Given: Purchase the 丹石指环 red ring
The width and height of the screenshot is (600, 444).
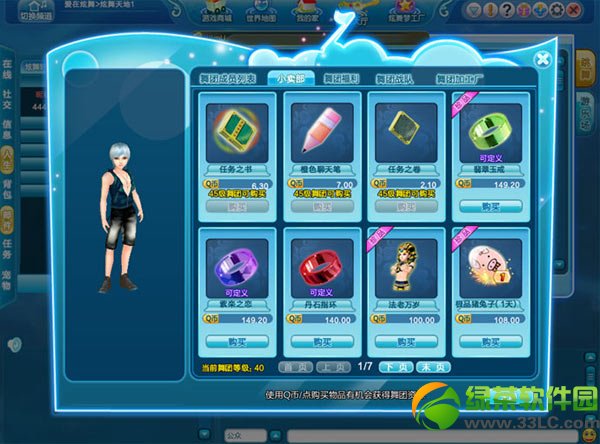Looking at the screenshot, I should (x=317, y=341).
